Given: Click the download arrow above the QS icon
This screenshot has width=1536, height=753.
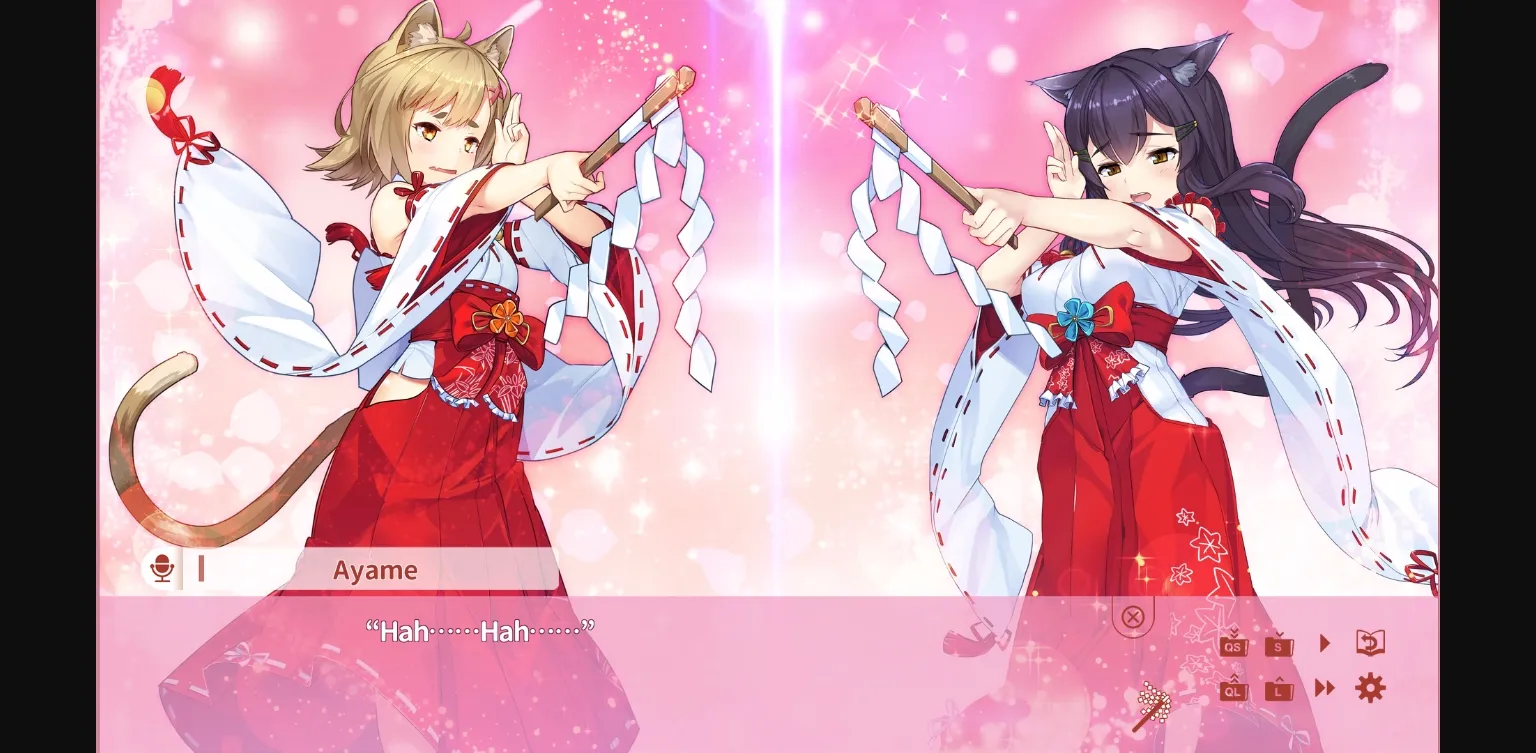Looking at the screenshot, I should tap(1234, 633).
